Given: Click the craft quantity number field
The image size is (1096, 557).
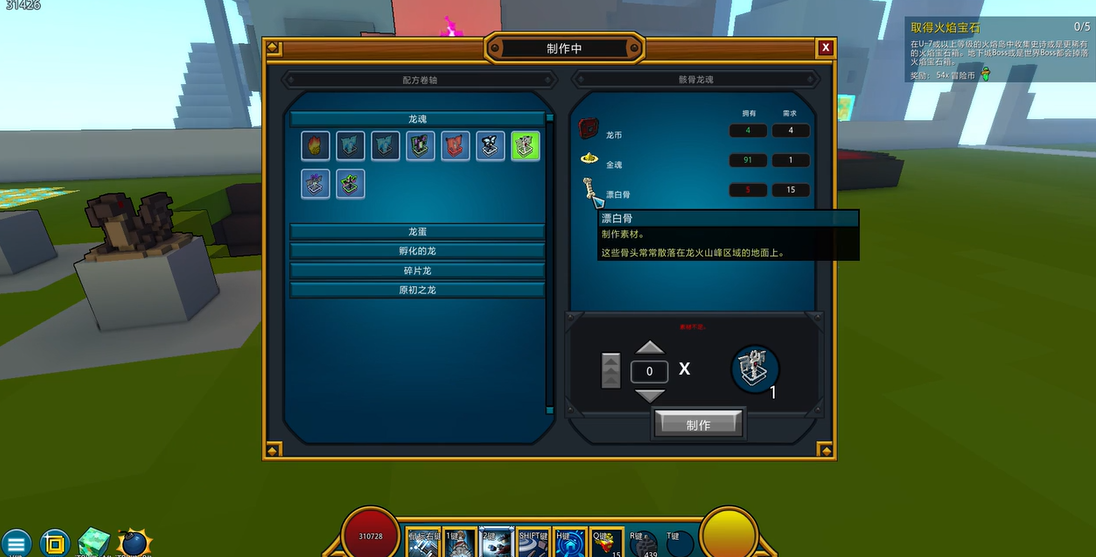Looking at the screenshot, I should [x=650, y=371].
